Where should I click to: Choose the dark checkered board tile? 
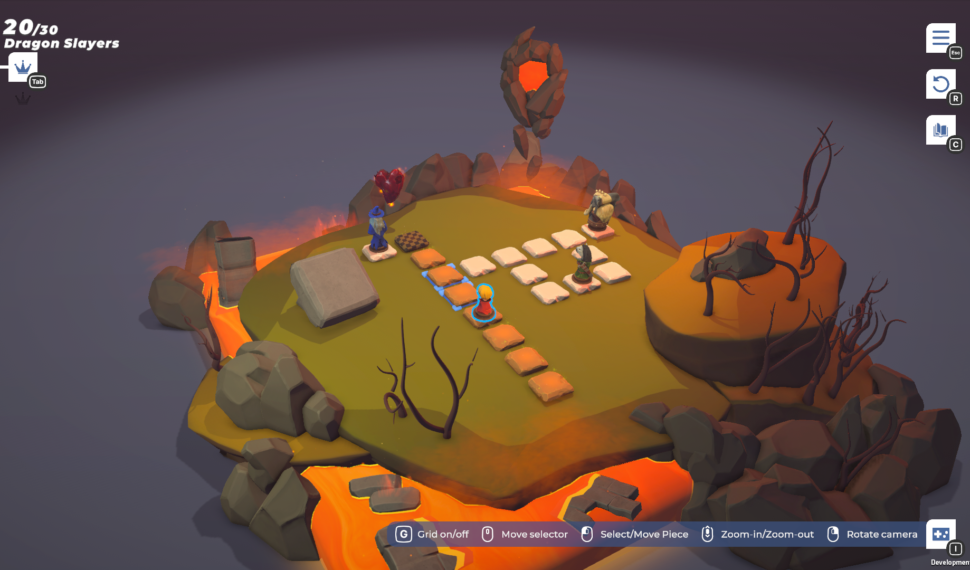pos(411,240)
